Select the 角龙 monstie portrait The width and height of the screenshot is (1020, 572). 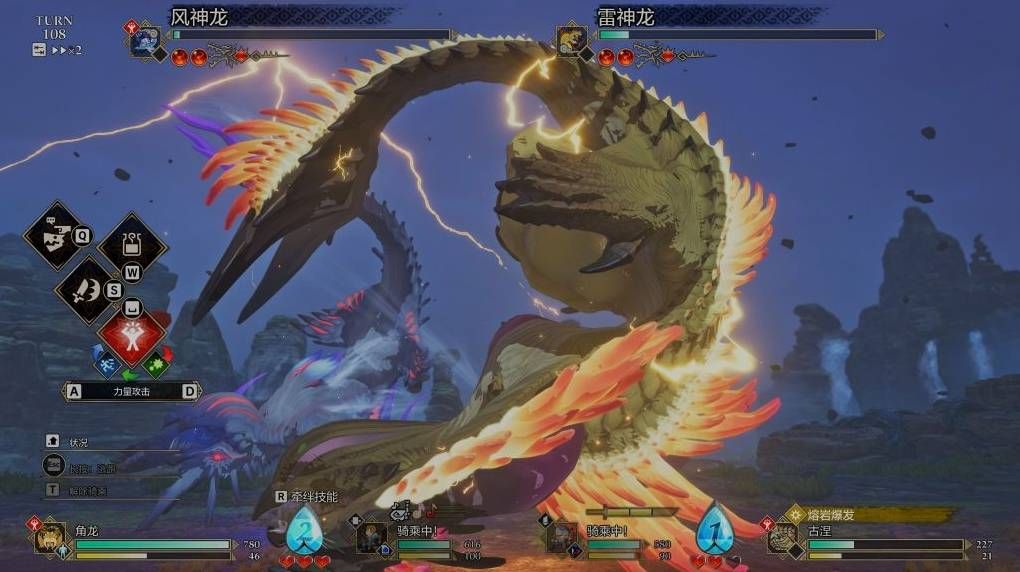click(x=51, y=538)
